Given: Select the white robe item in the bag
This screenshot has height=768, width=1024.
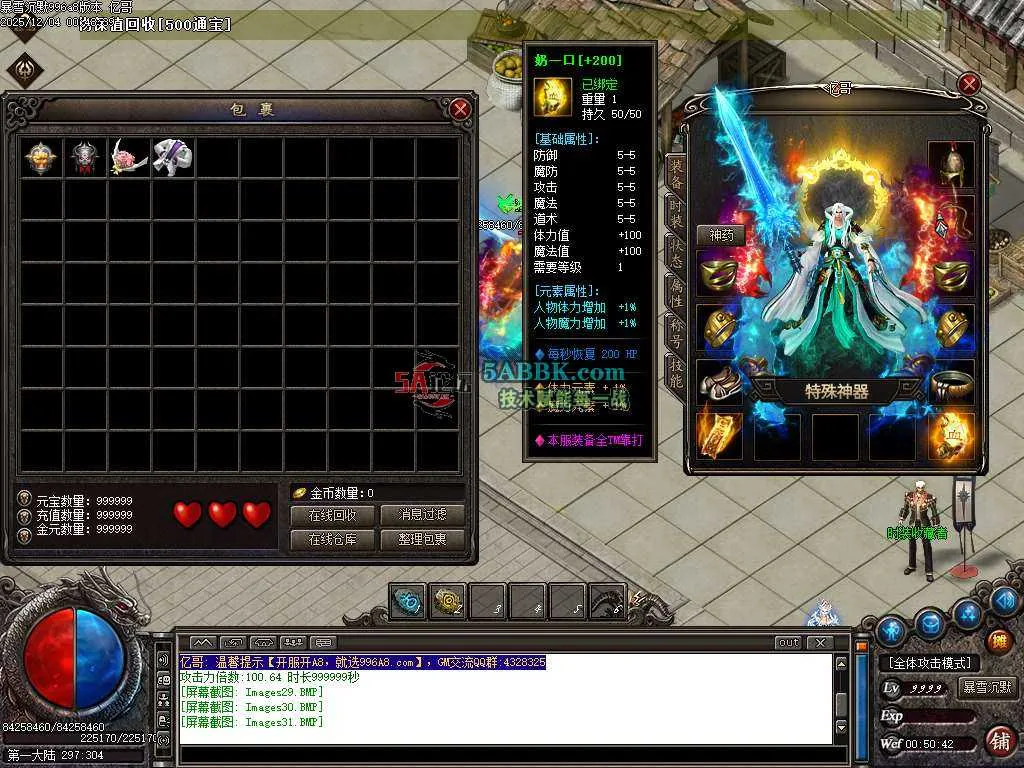Looking at the screenshot, I should [172, 157].
